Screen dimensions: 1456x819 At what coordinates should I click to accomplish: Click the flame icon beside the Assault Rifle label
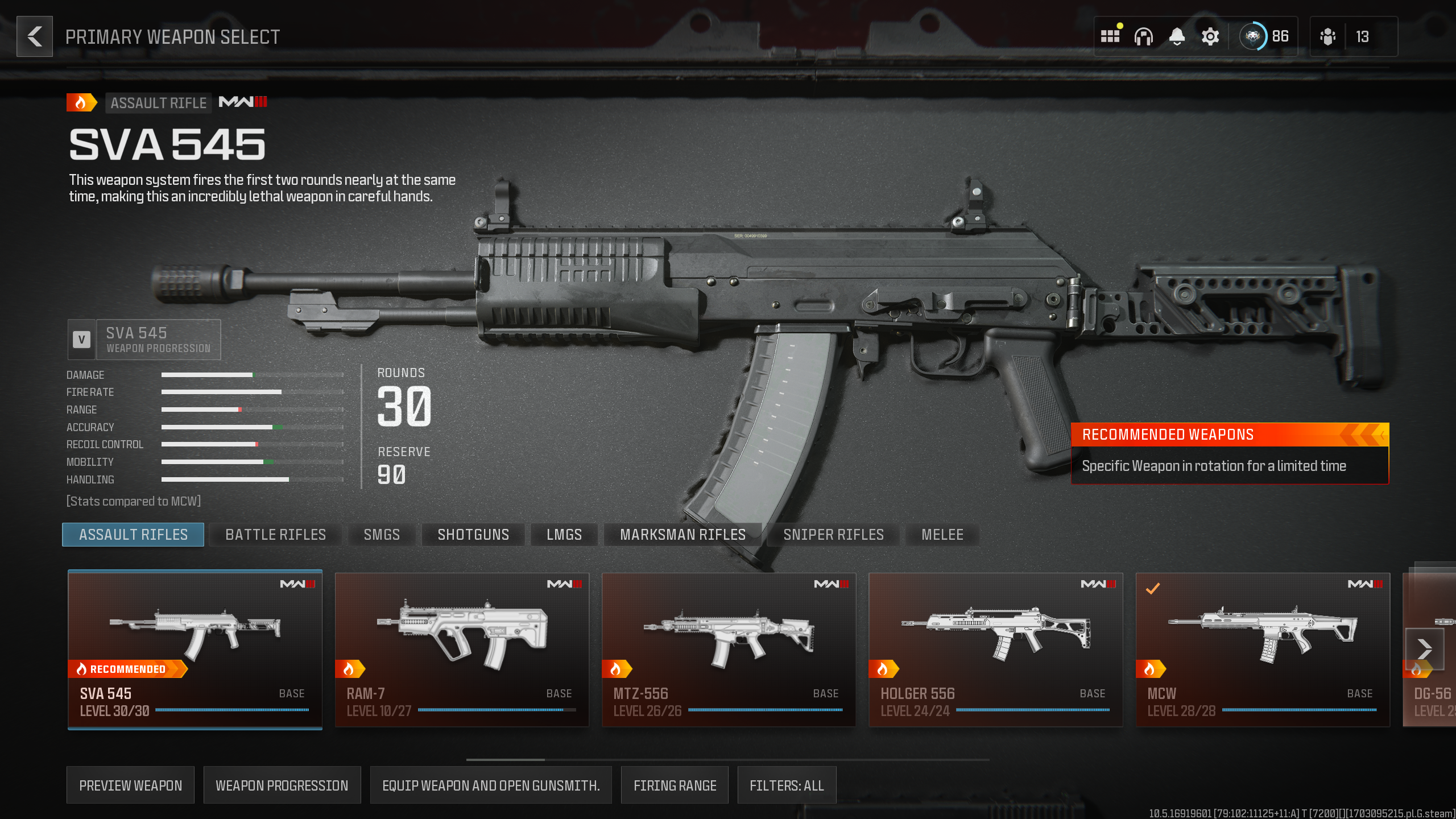[81, 103]
